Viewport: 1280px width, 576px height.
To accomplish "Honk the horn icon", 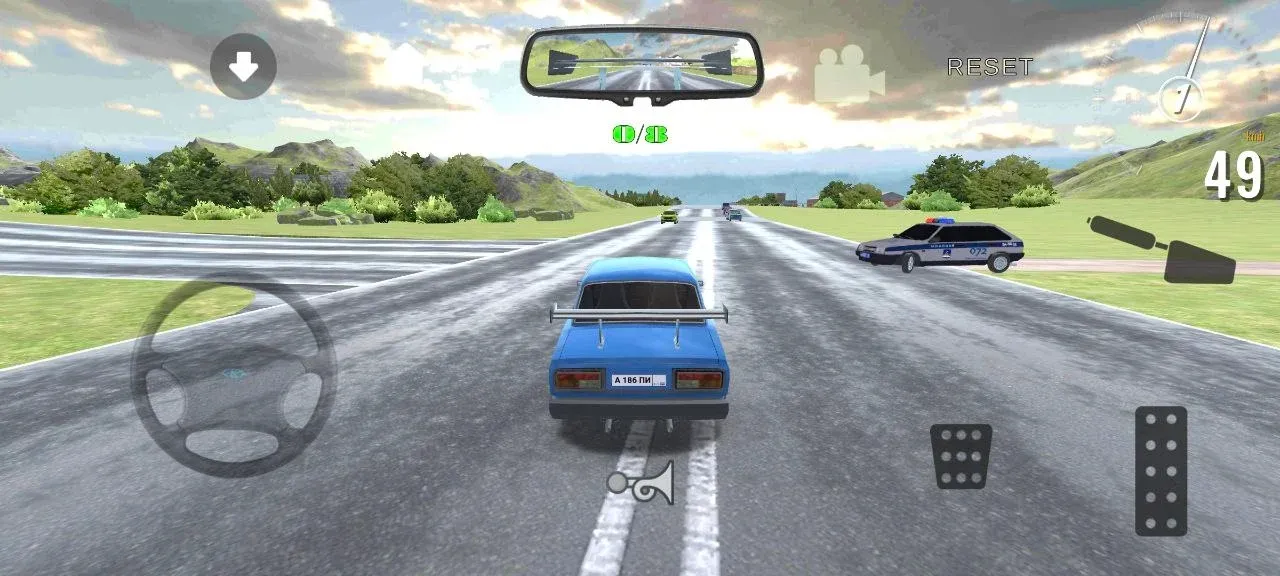I will pos(641,483).
